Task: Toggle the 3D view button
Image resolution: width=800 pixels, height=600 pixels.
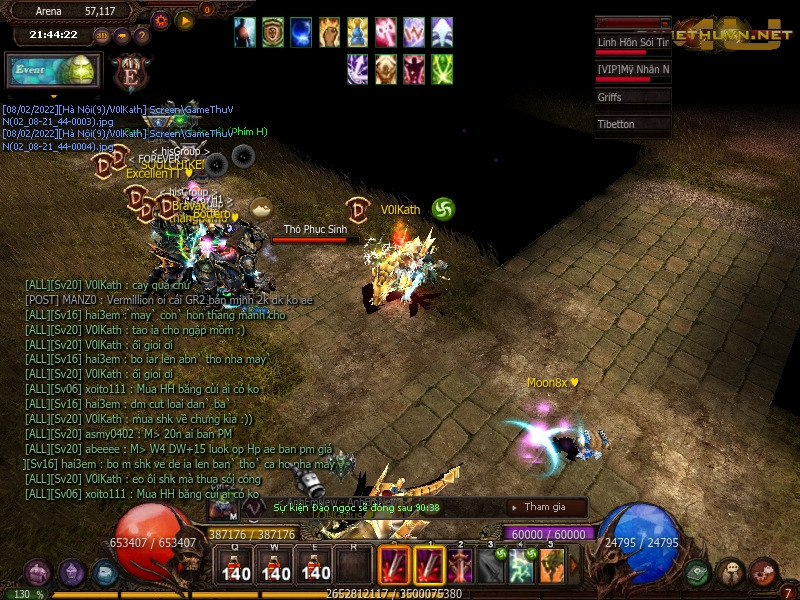Action: click(x=102, y=36)
